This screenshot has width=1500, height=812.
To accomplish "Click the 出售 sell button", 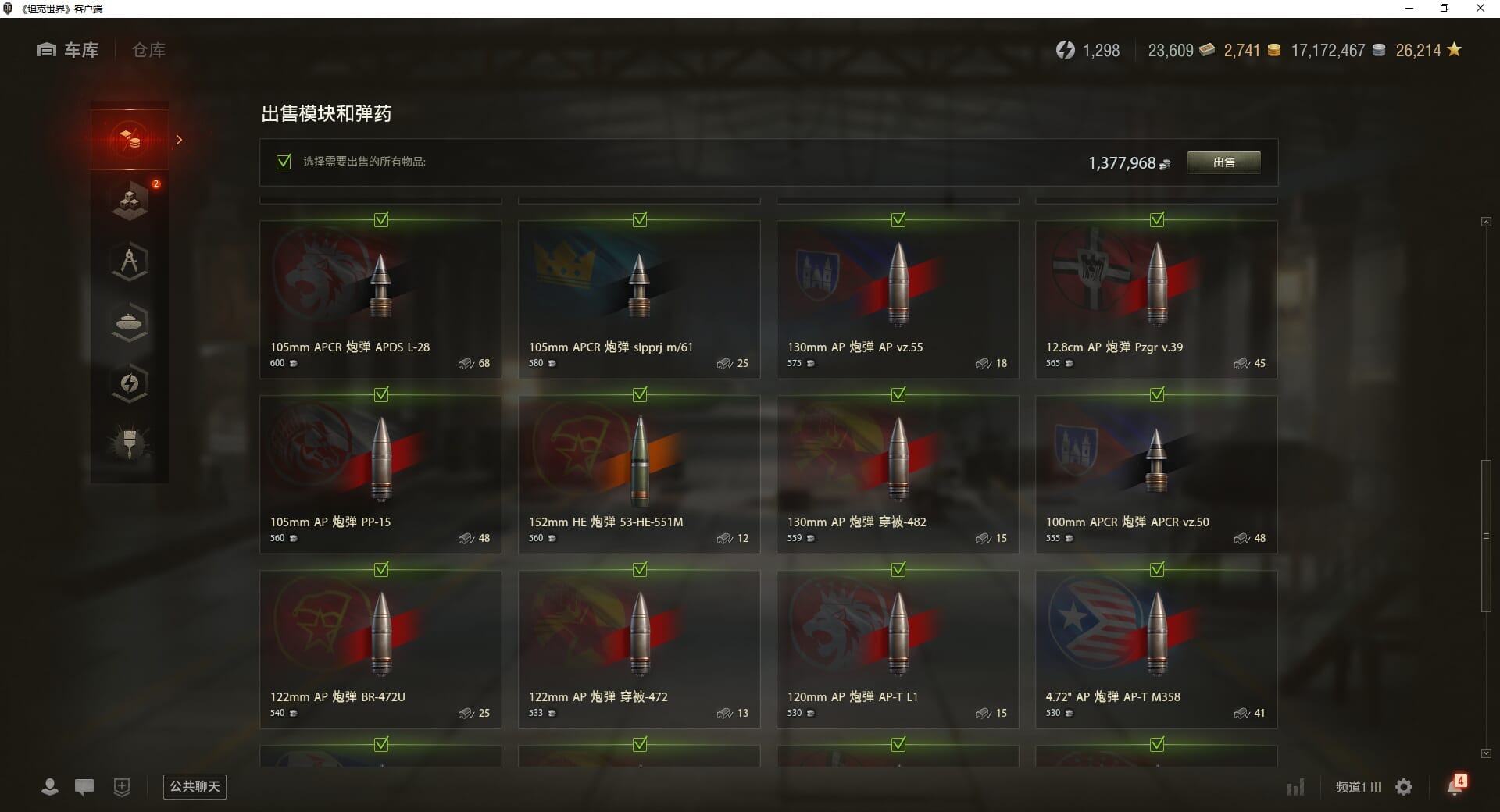I will [1223, 162].
